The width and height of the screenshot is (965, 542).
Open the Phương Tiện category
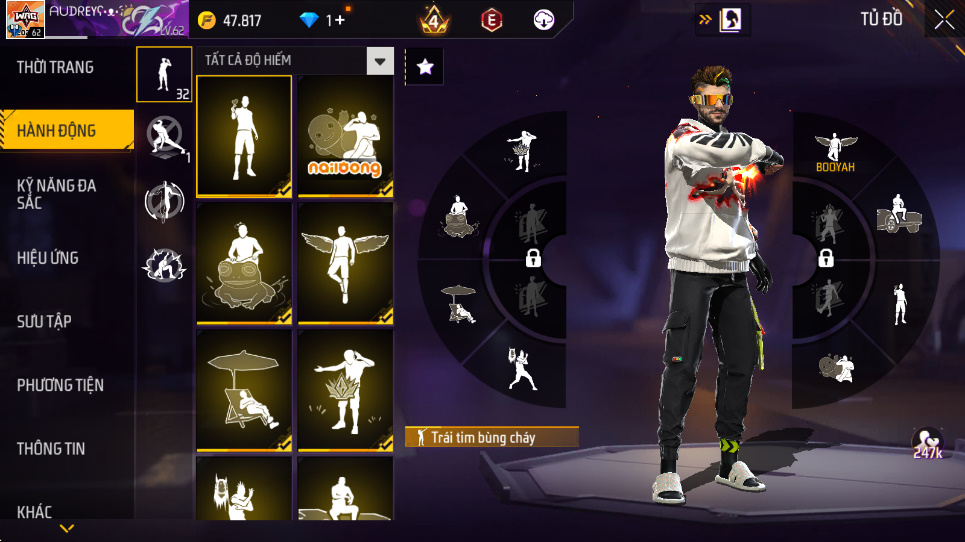pos(60,385)
